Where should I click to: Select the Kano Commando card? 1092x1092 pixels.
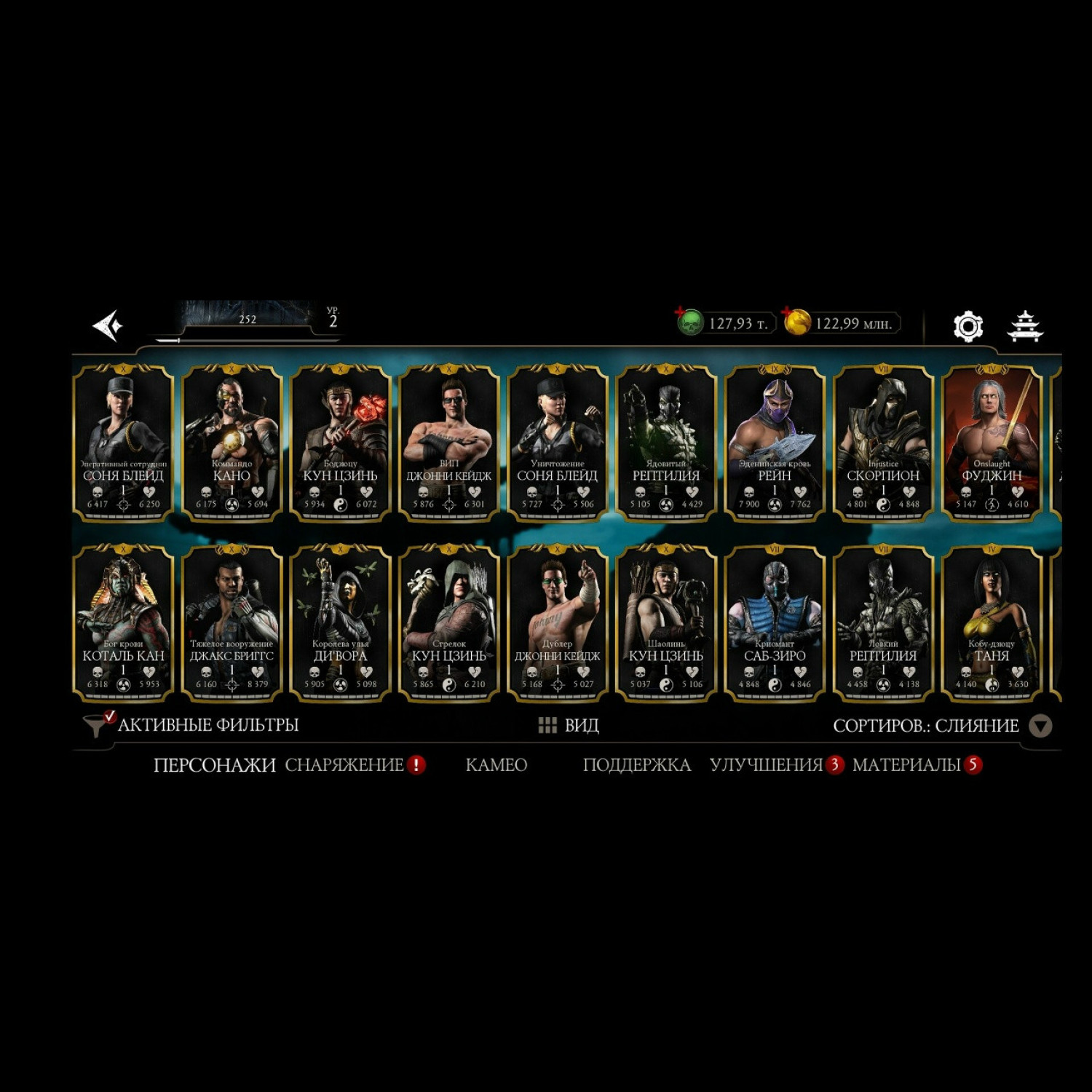(x=232, y=443)
